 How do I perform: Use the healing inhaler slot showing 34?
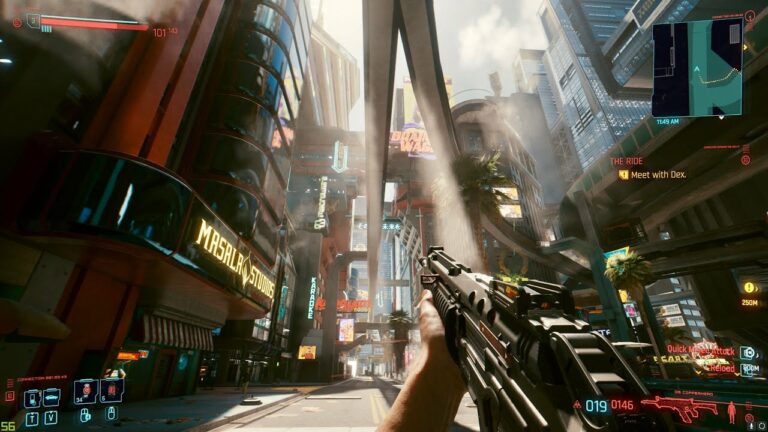(85, 391)
